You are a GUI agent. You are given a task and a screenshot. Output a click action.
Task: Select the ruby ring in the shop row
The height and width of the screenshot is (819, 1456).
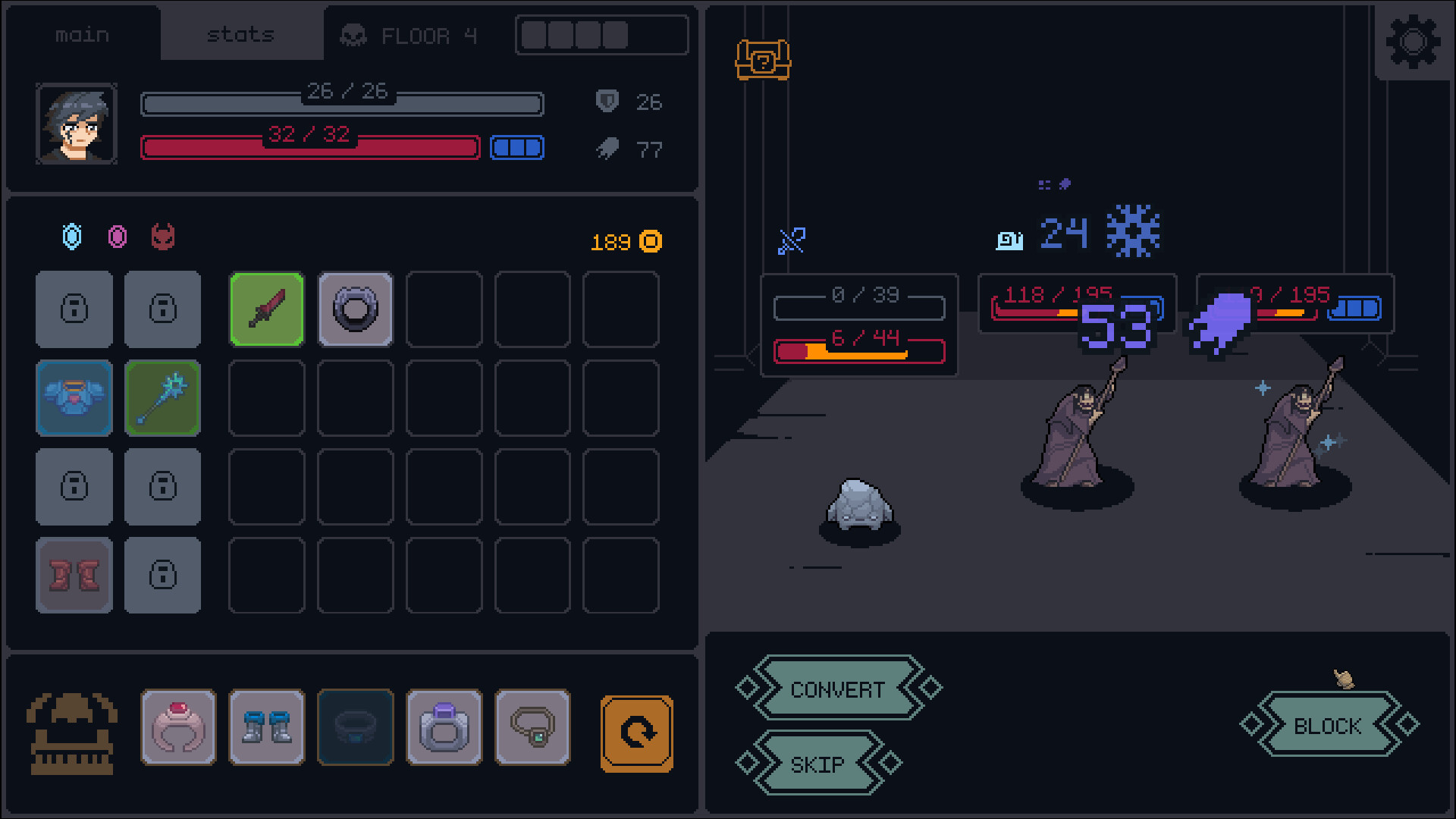tap(178, 728)
